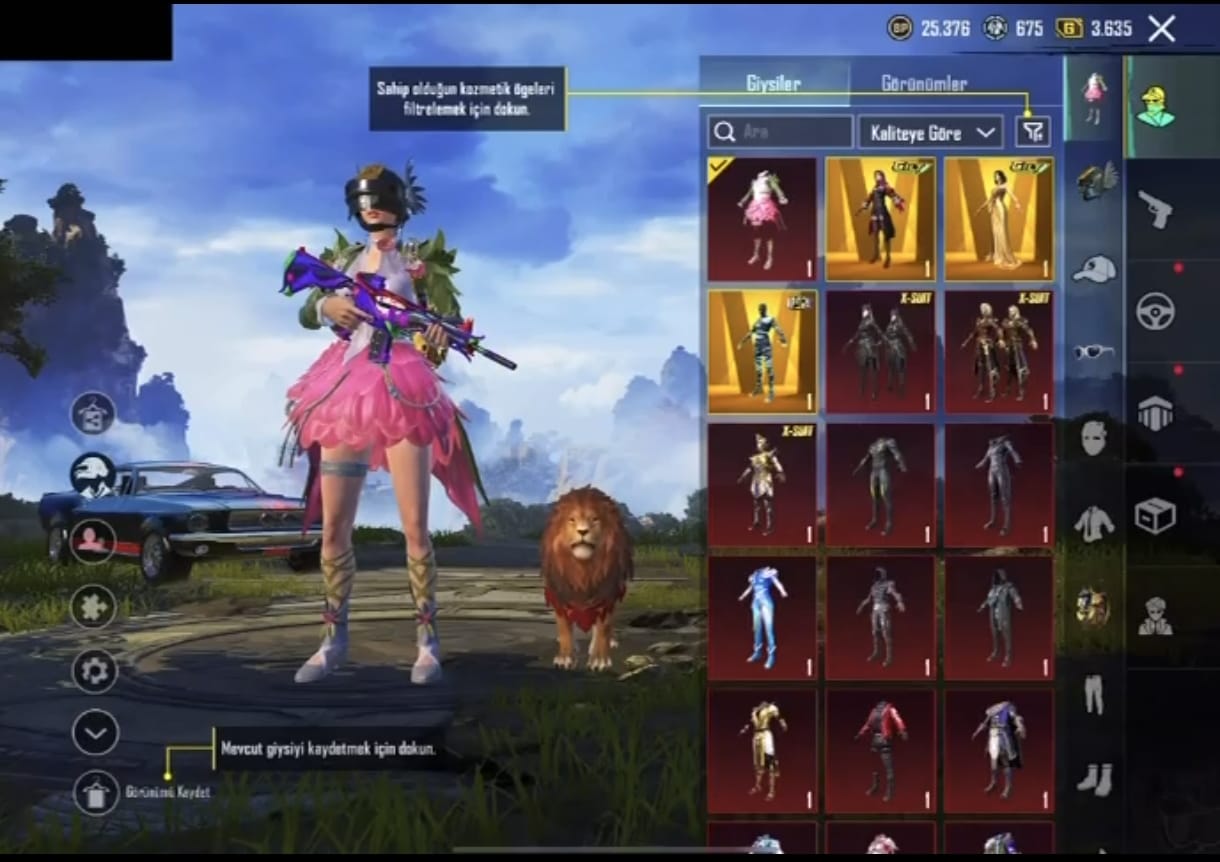This screenshot has height=862, width=1220.
Task: Select the blue bodysuit outfit
Action: 762,619
